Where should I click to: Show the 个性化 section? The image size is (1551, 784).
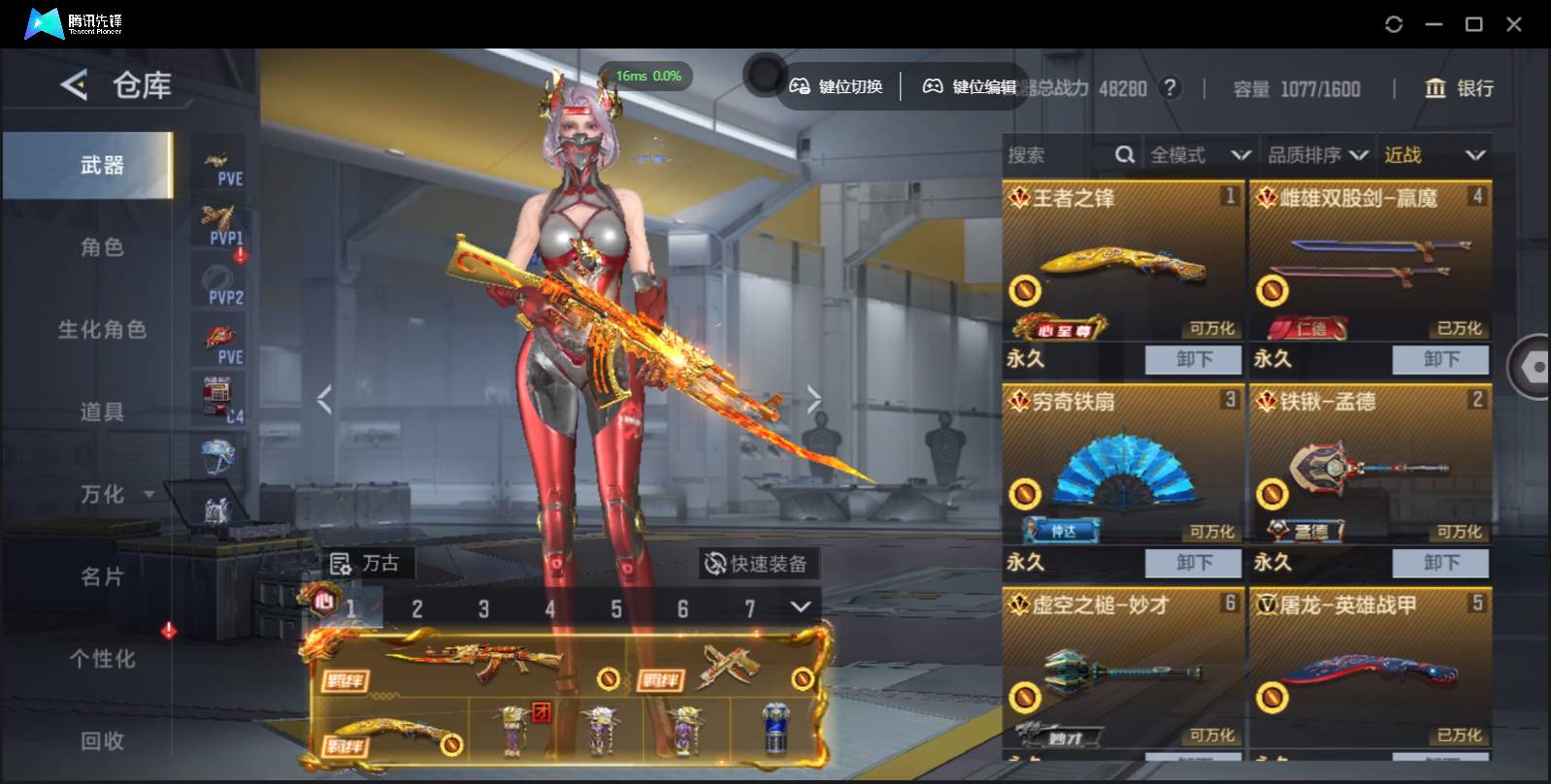[102, 659]
